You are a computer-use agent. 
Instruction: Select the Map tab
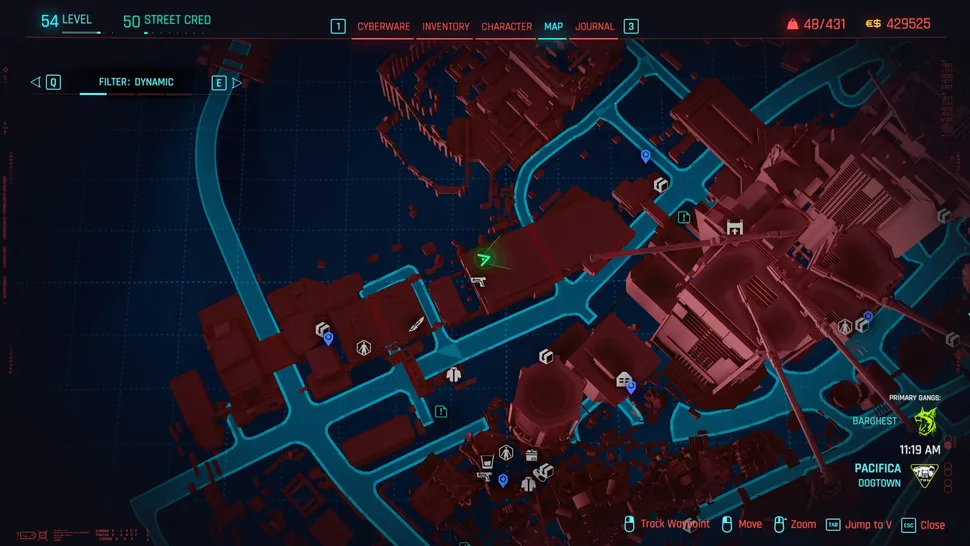click(553, 26)
